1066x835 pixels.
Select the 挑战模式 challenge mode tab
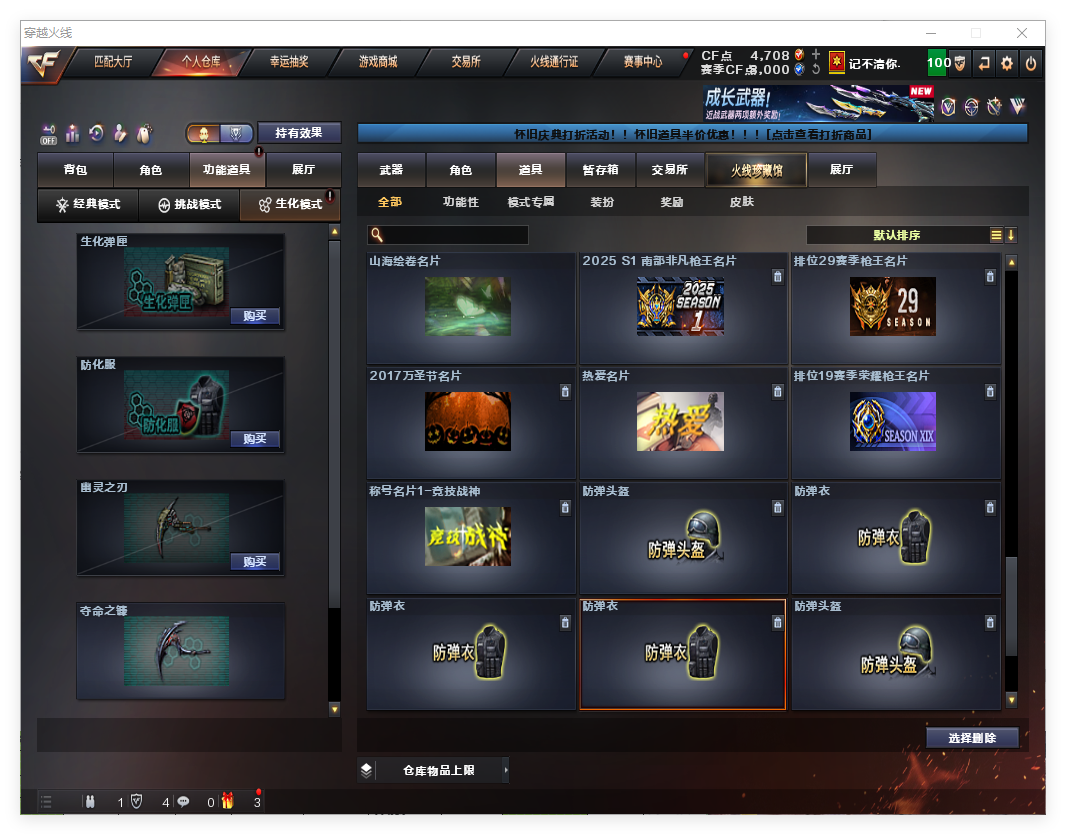pyautogui.click(x=189, y=205)
